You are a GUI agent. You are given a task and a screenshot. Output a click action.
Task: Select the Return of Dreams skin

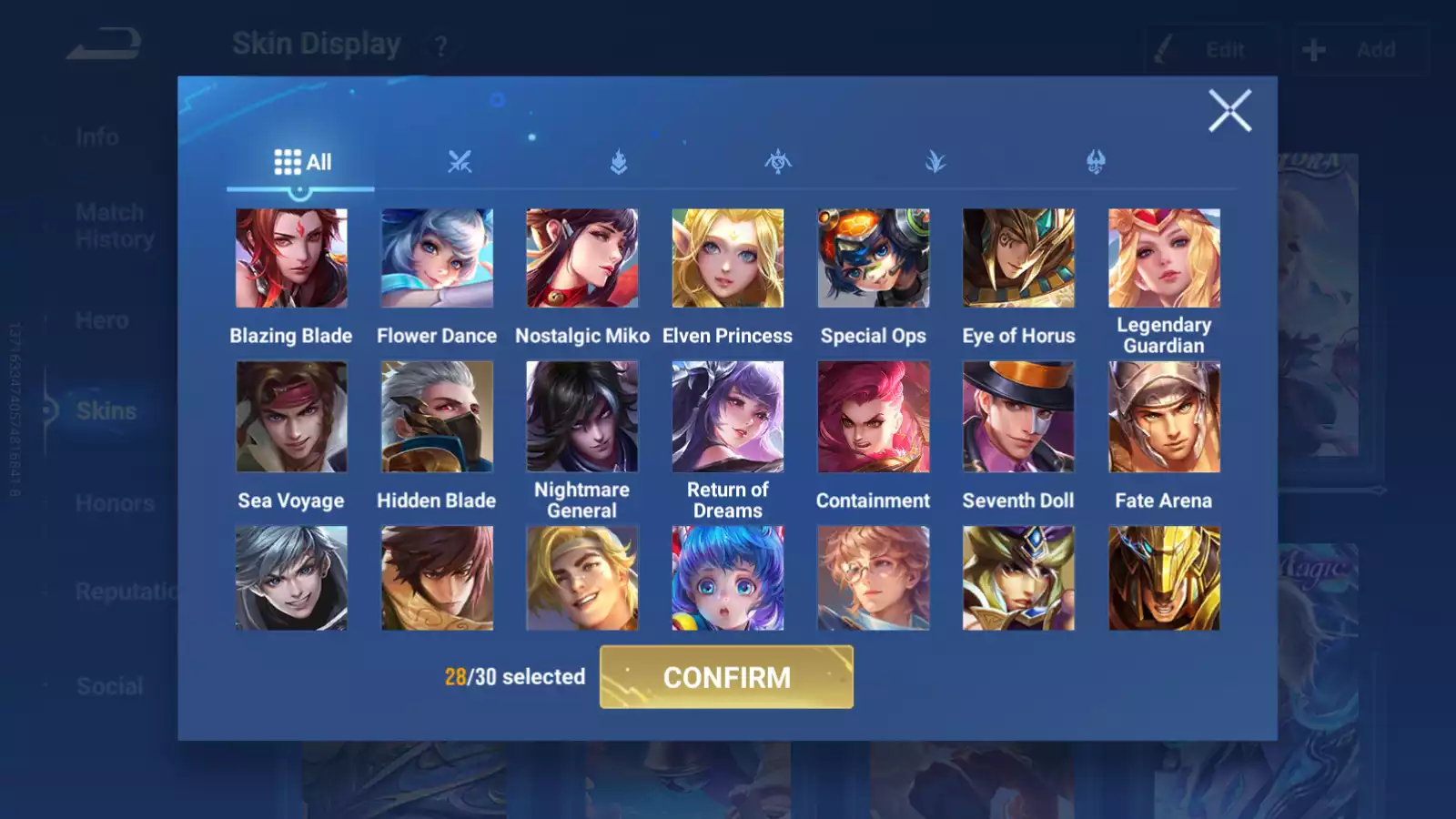727,416
